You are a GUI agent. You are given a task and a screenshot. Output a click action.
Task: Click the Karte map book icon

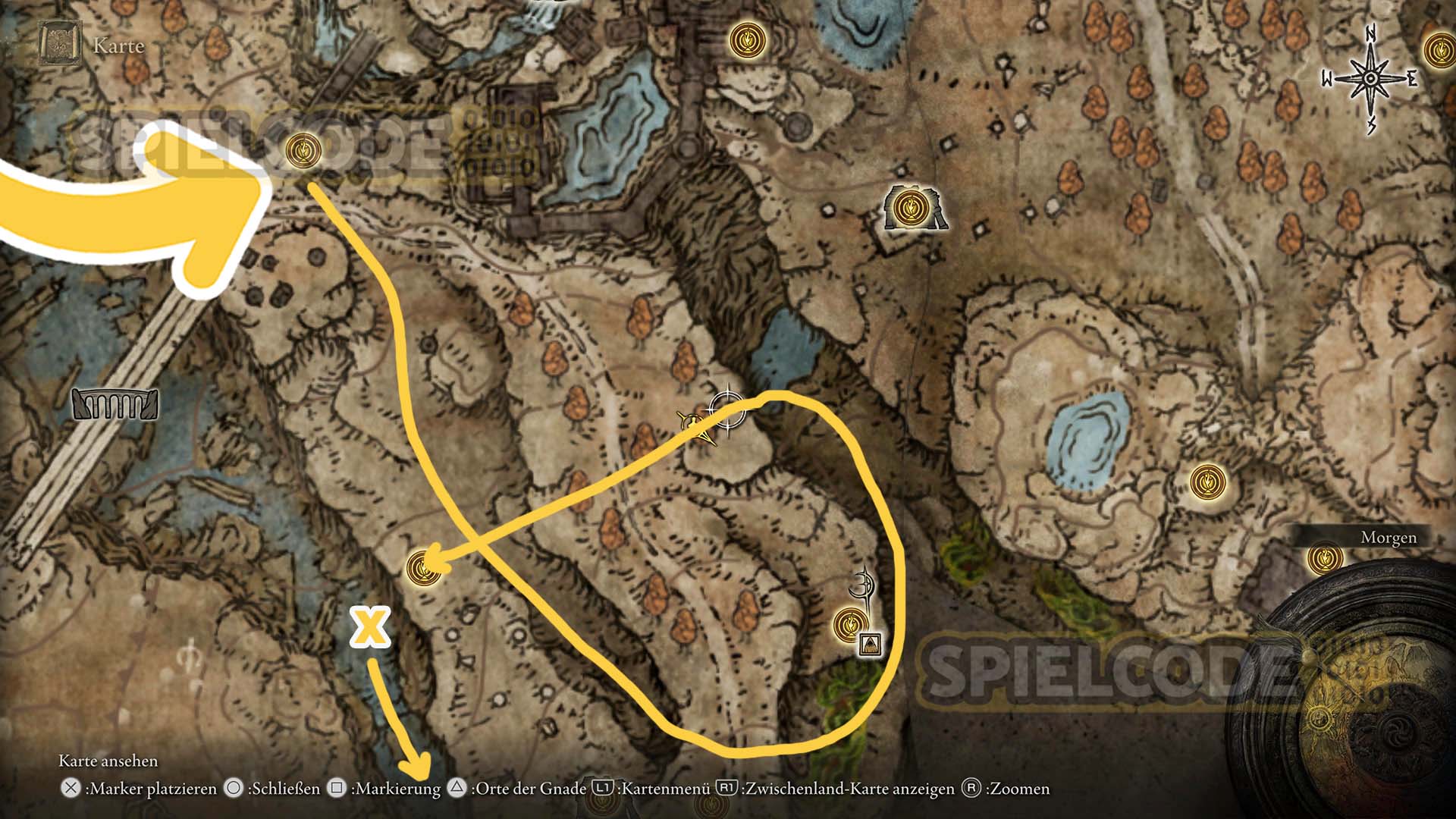click(58, 45)
